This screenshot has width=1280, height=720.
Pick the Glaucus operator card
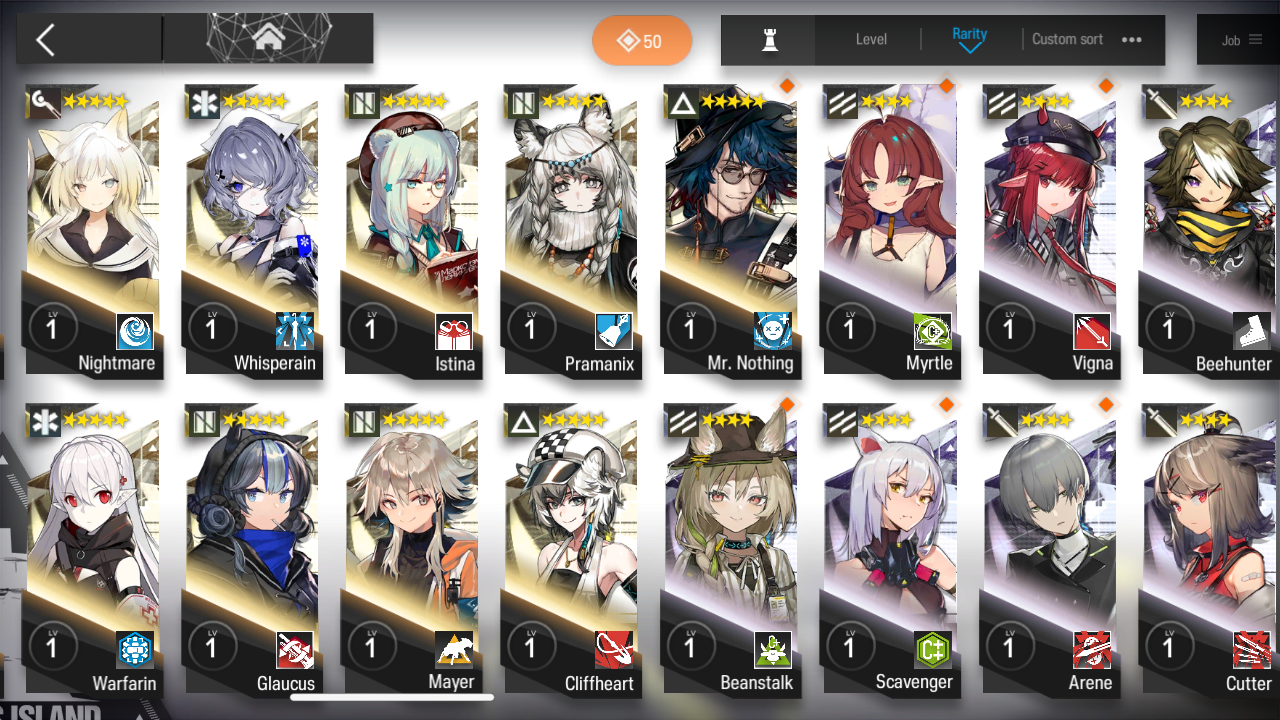[252, 550]
